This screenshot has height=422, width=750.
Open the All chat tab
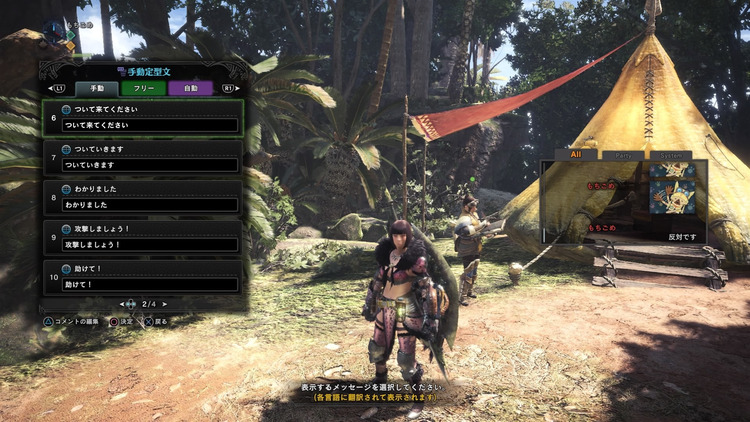coord(576,154)
